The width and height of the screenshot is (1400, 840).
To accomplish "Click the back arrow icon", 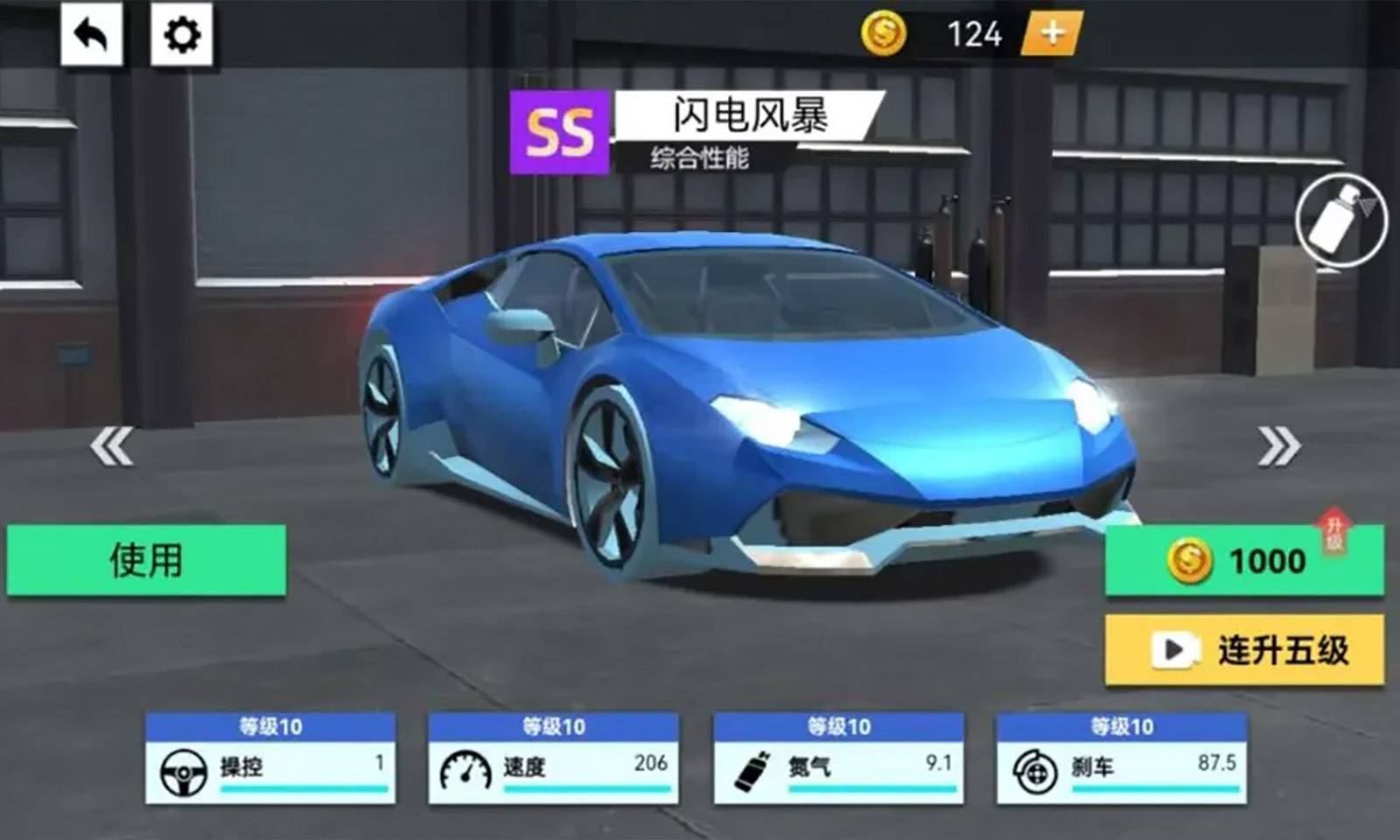I will coord(90,35).
